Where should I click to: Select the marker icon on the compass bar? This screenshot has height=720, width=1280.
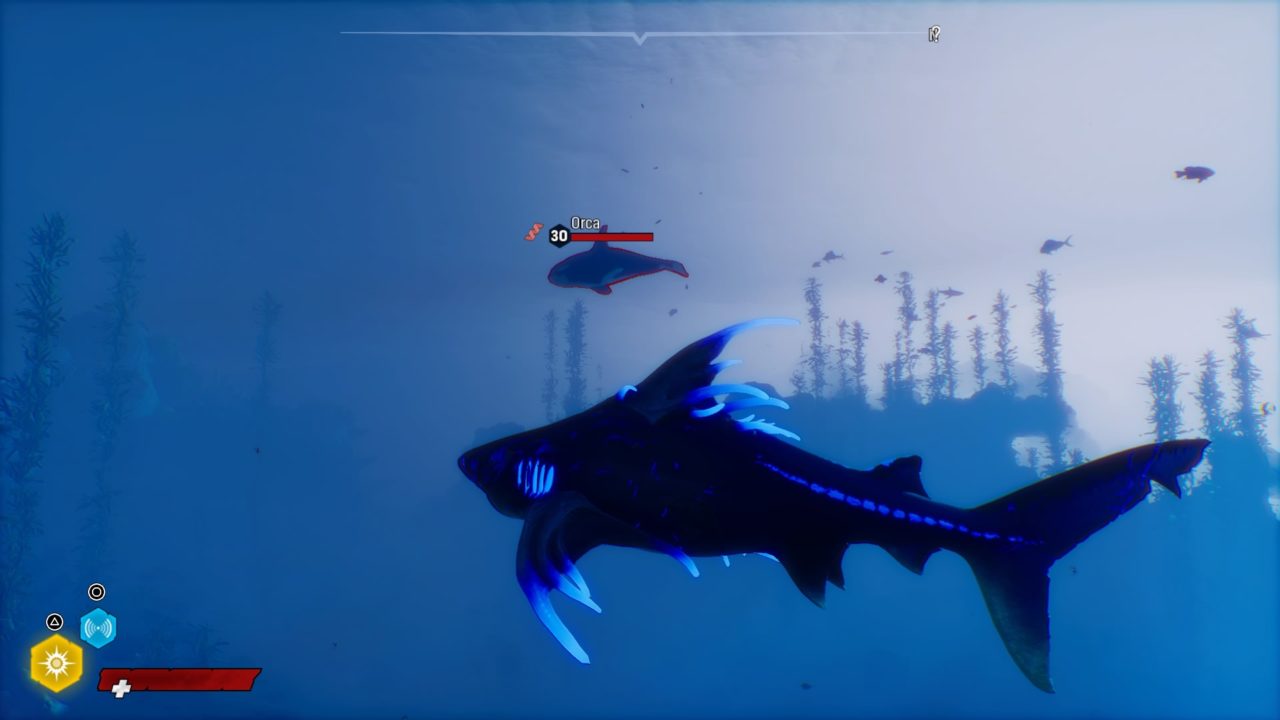934,35
